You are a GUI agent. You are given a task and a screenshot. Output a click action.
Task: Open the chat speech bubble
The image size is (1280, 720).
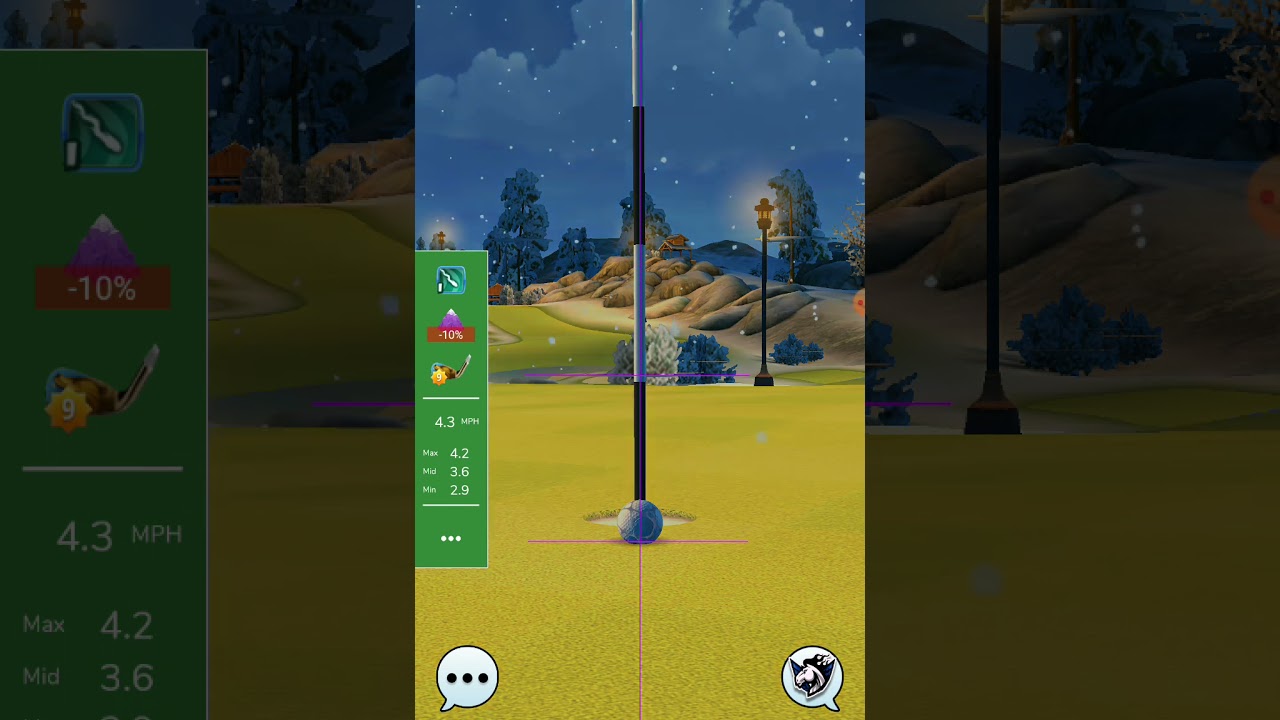point(467,677)
